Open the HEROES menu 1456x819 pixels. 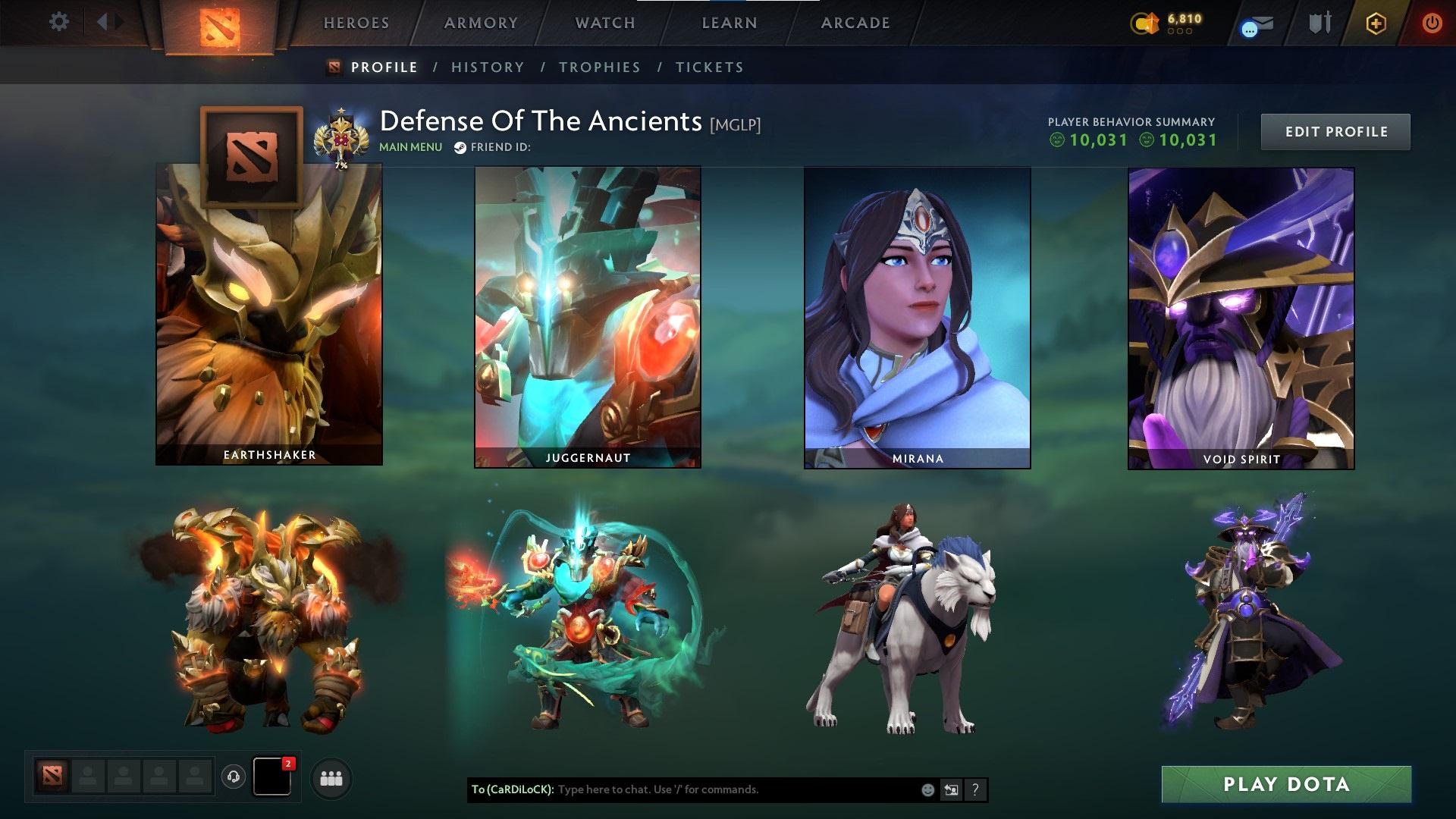pos(356,23)
